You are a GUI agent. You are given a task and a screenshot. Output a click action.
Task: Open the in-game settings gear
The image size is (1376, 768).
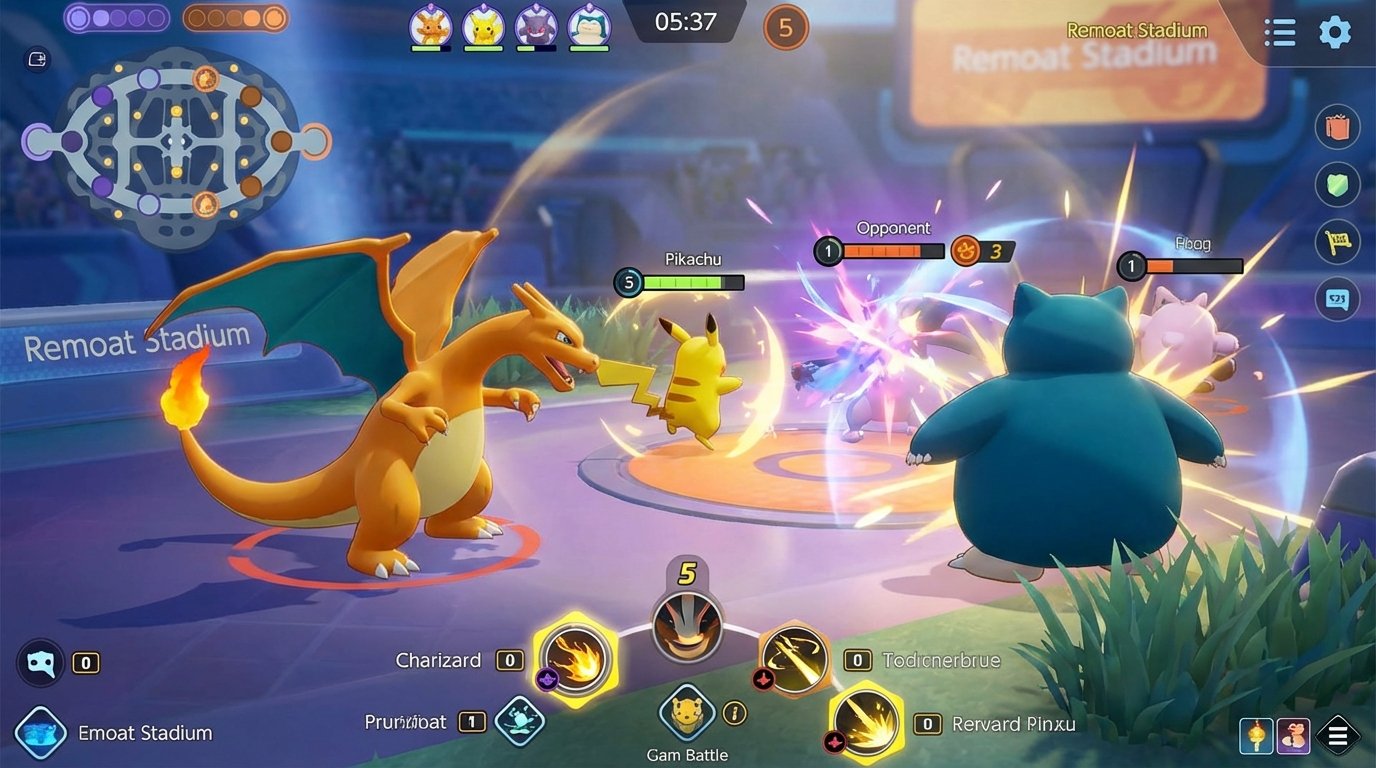(1335, 32)
